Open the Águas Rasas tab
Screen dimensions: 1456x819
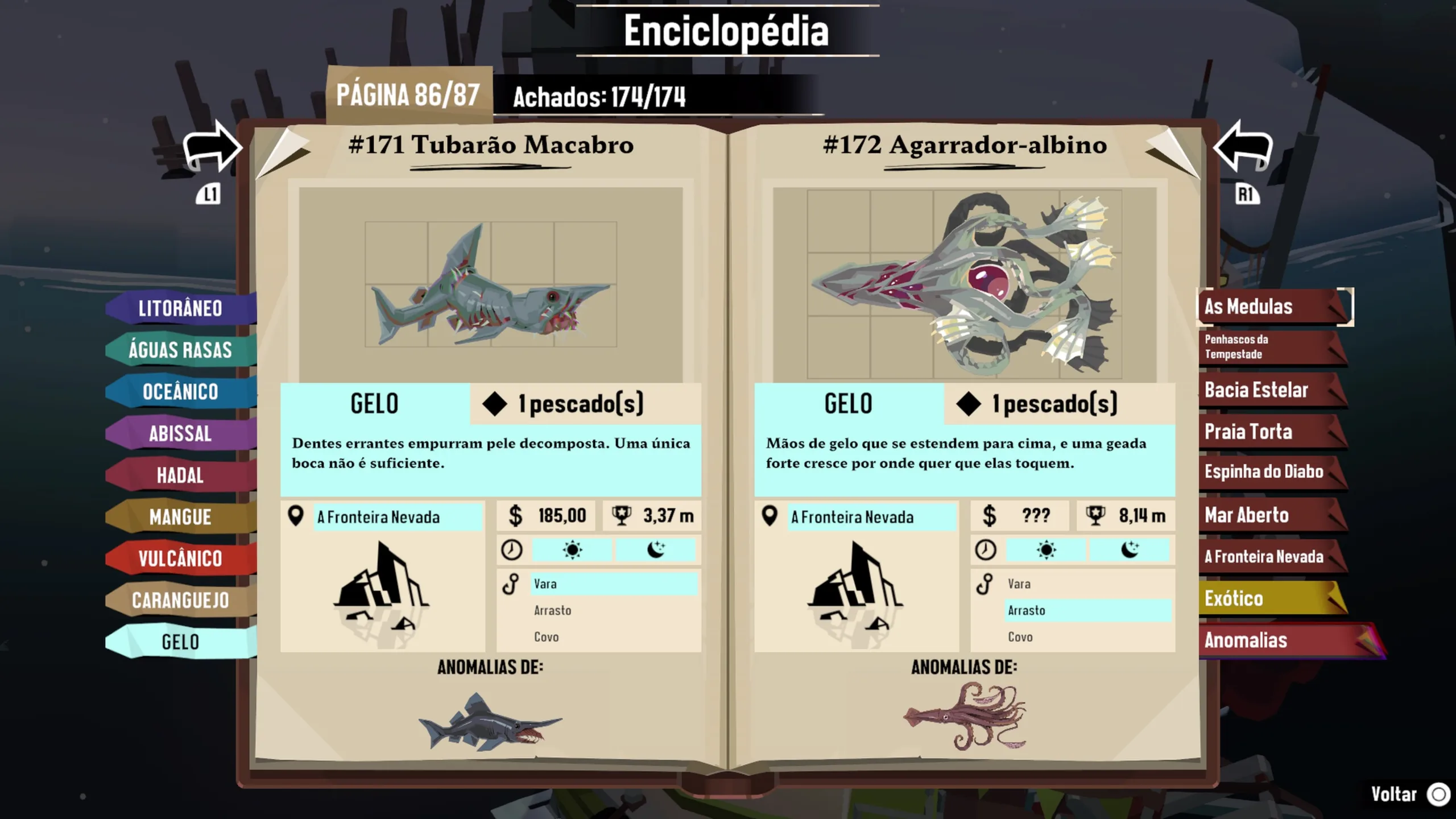click(x=180, y=350)
